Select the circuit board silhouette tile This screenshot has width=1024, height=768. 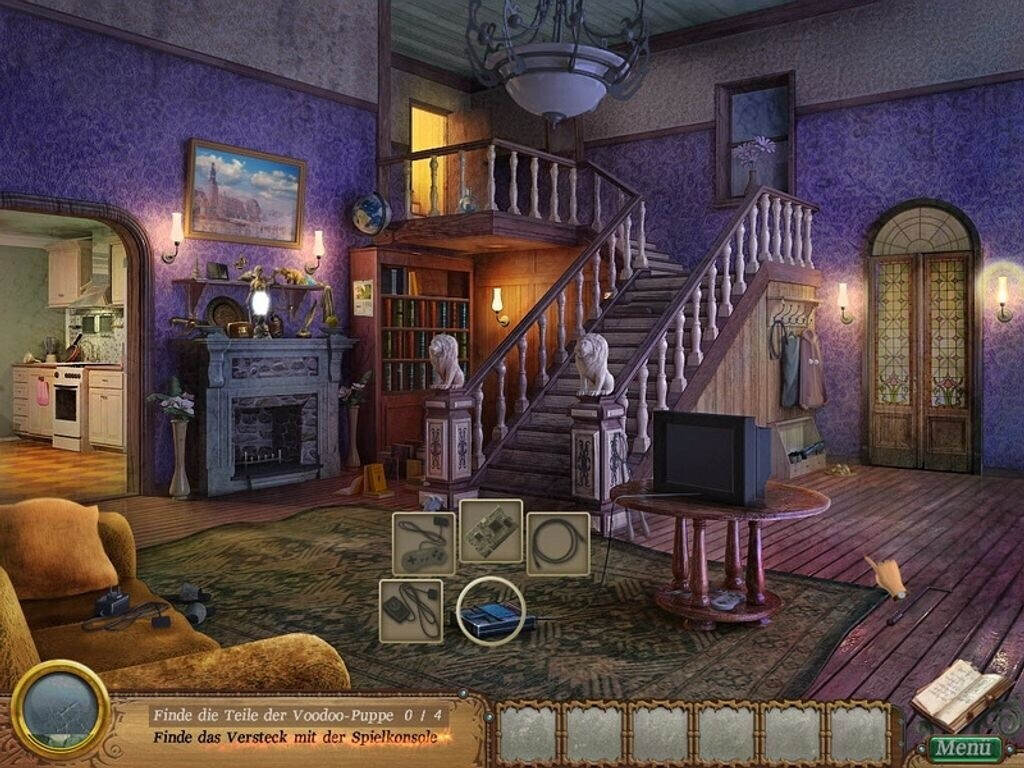(x=491, y=532)
